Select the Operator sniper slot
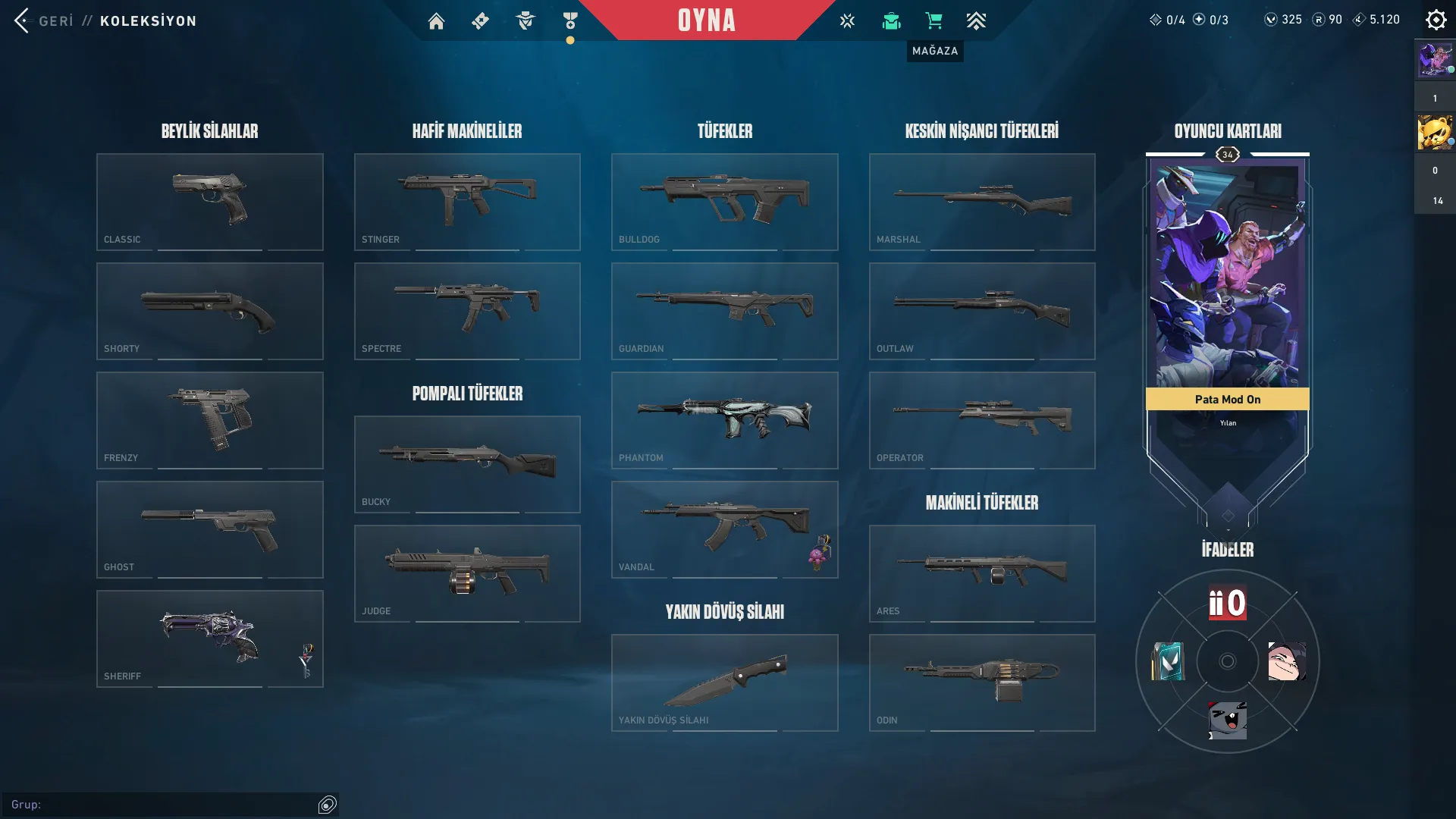The width and height of the screenshot is (1456, 819). coord(982,420)
